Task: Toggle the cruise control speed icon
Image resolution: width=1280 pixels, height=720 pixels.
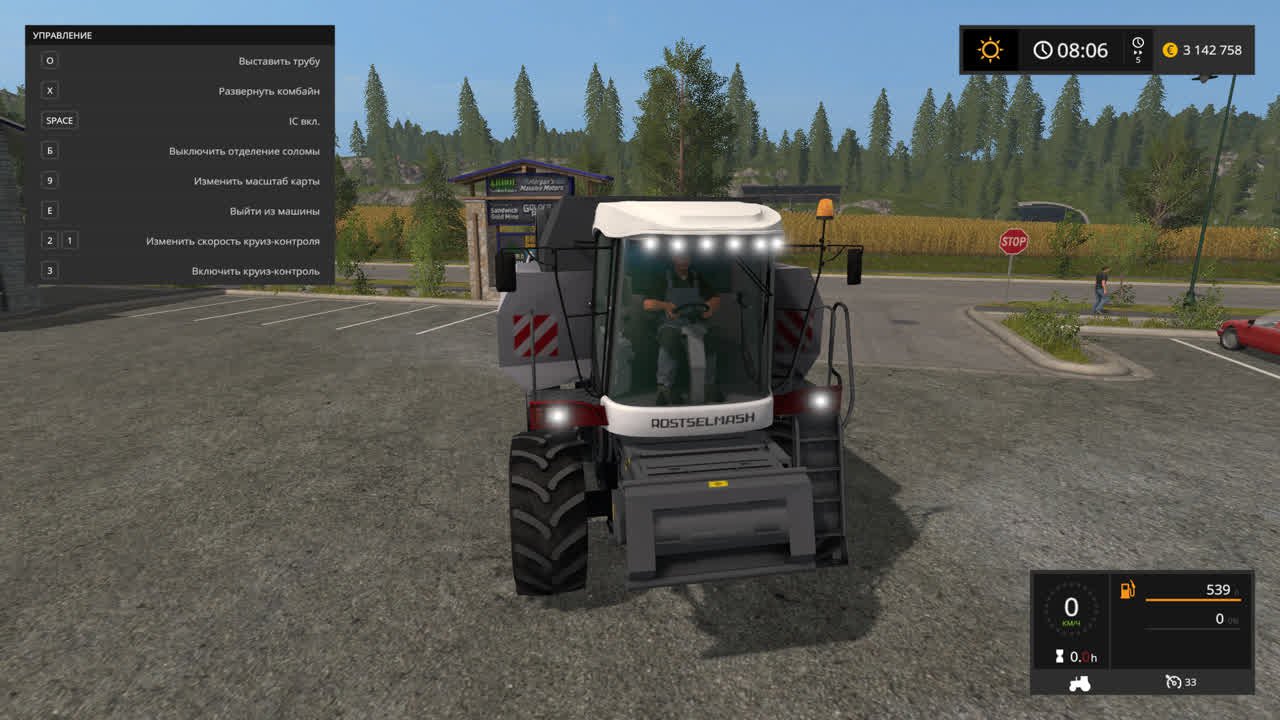Action: point(1174,682)
